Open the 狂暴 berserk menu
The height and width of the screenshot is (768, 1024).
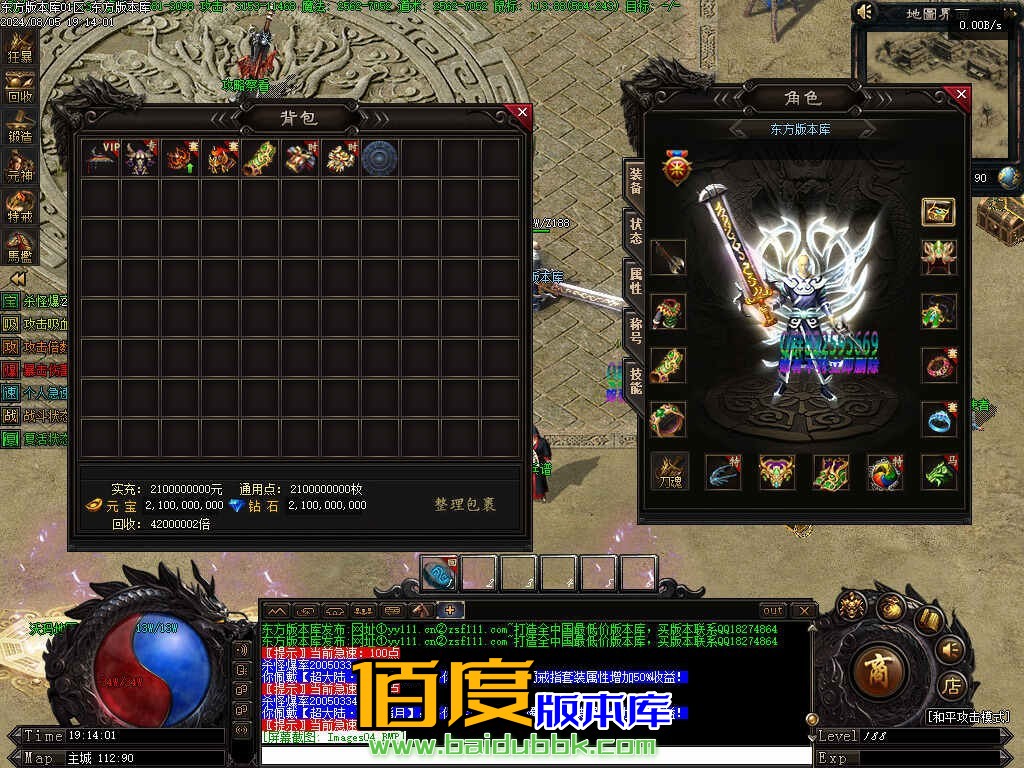20,48
